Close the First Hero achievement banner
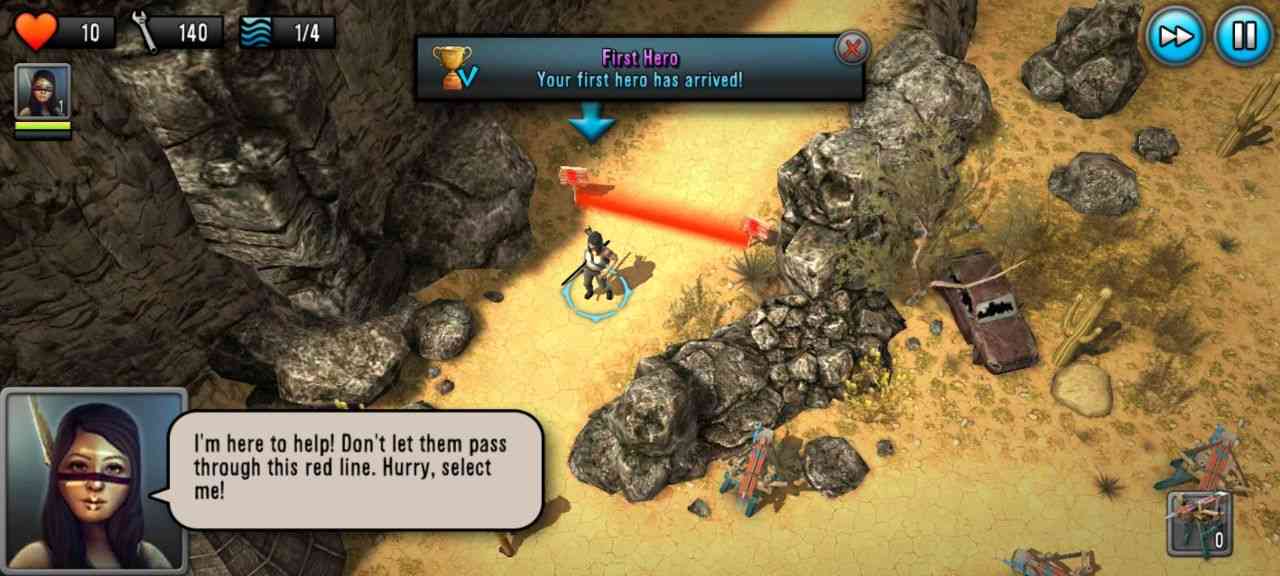1280x576 pixels. click(852, 48)
